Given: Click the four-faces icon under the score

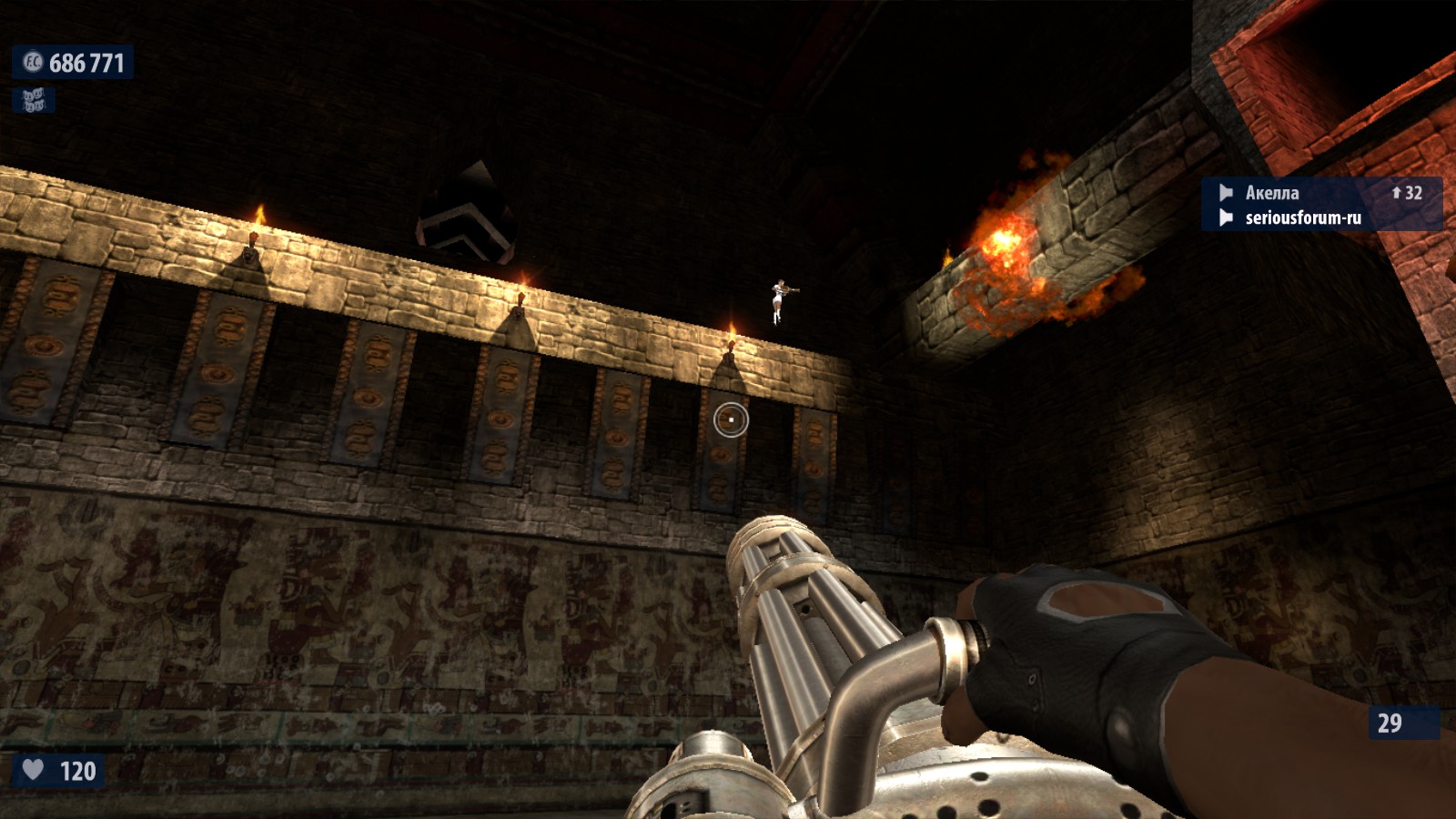Looking at the screenshot, I should coord(34,100).
